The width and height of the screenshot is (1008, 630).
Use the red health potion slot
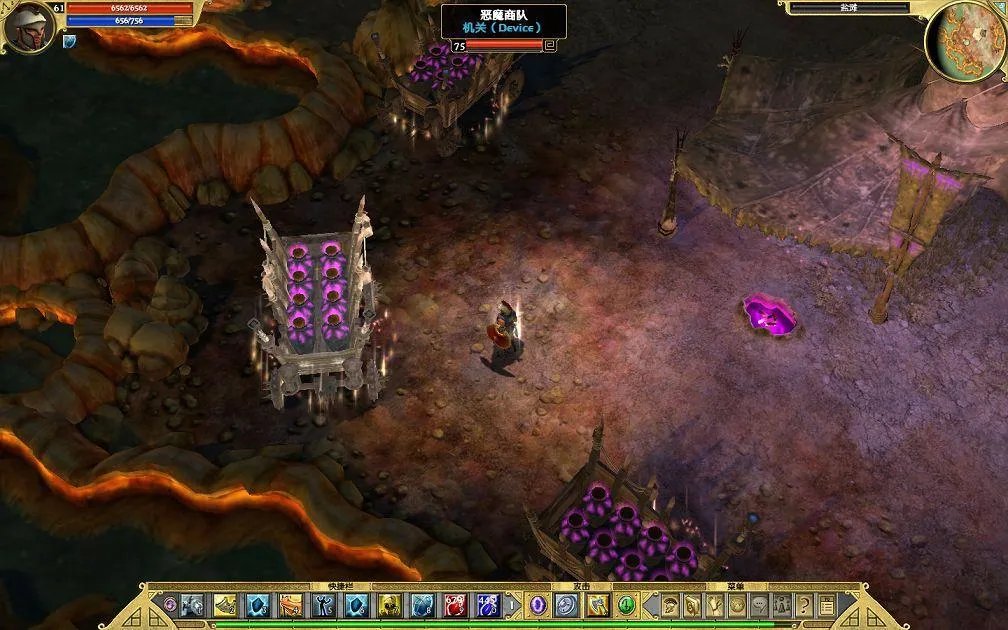coord(456,605)
